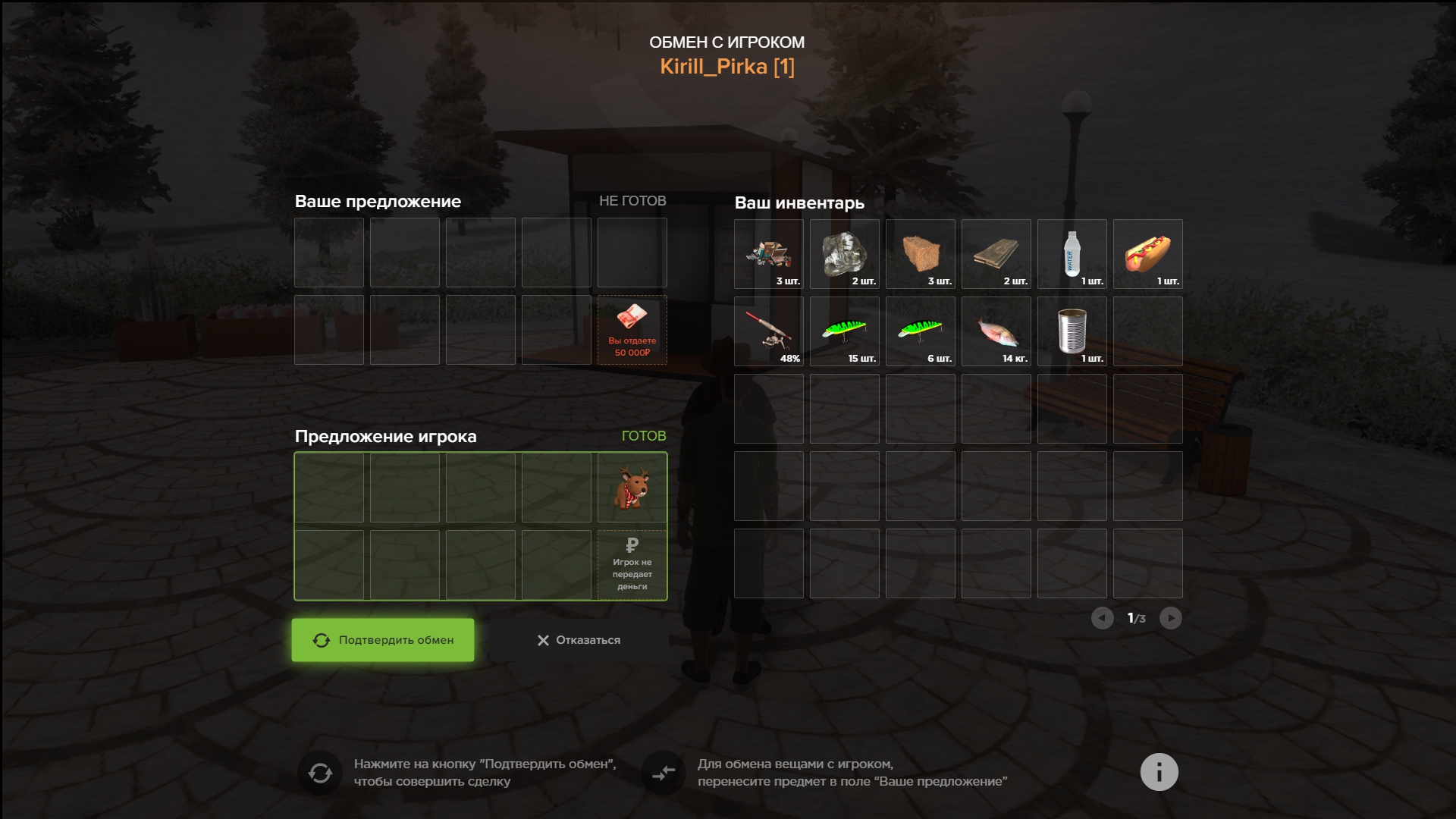Choose the water bottle item
The height and width of the screenshot is (819, 1456).
pos(1072,254)
